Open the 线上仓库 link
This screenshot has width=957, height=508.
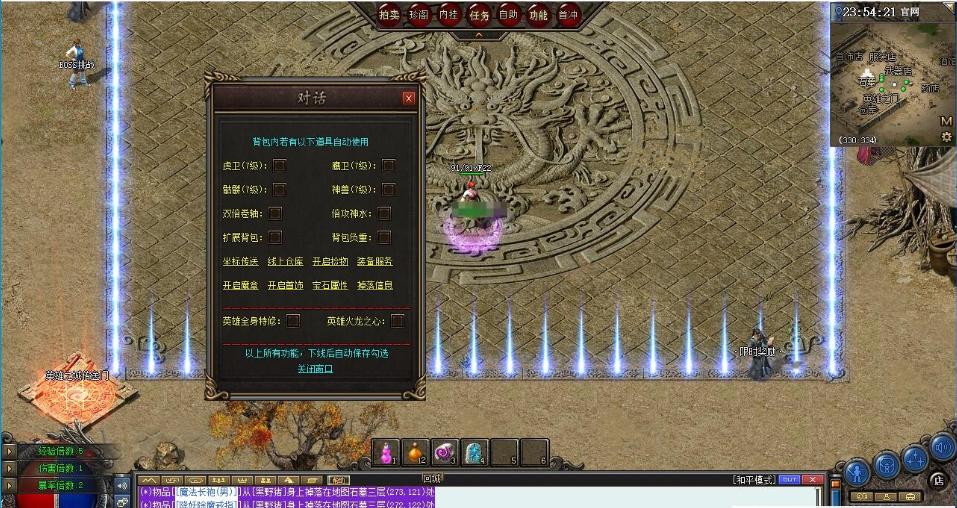tap(284, 261)
